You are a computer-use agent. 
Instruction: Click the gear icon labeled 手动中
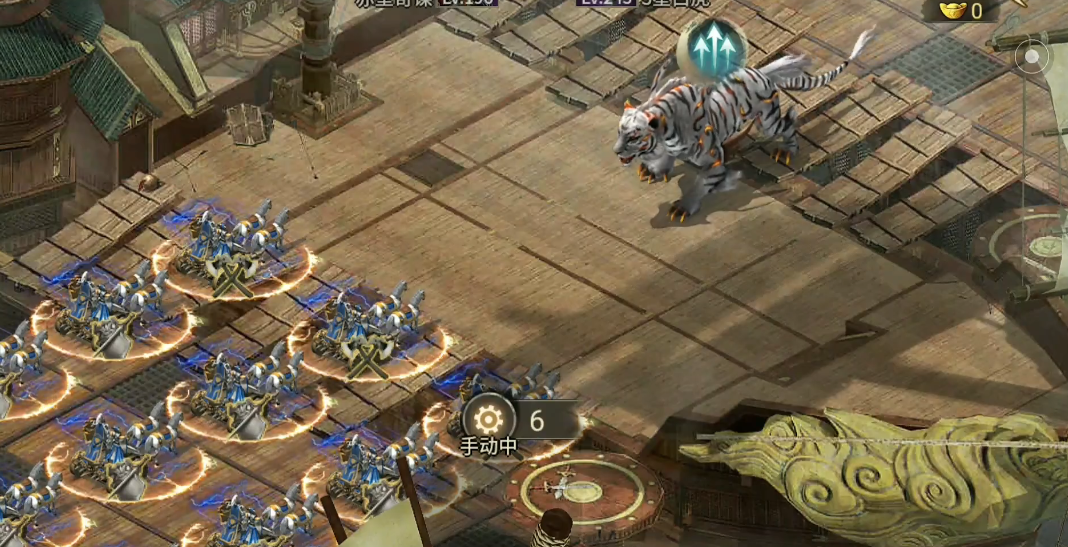coord(489,418)
